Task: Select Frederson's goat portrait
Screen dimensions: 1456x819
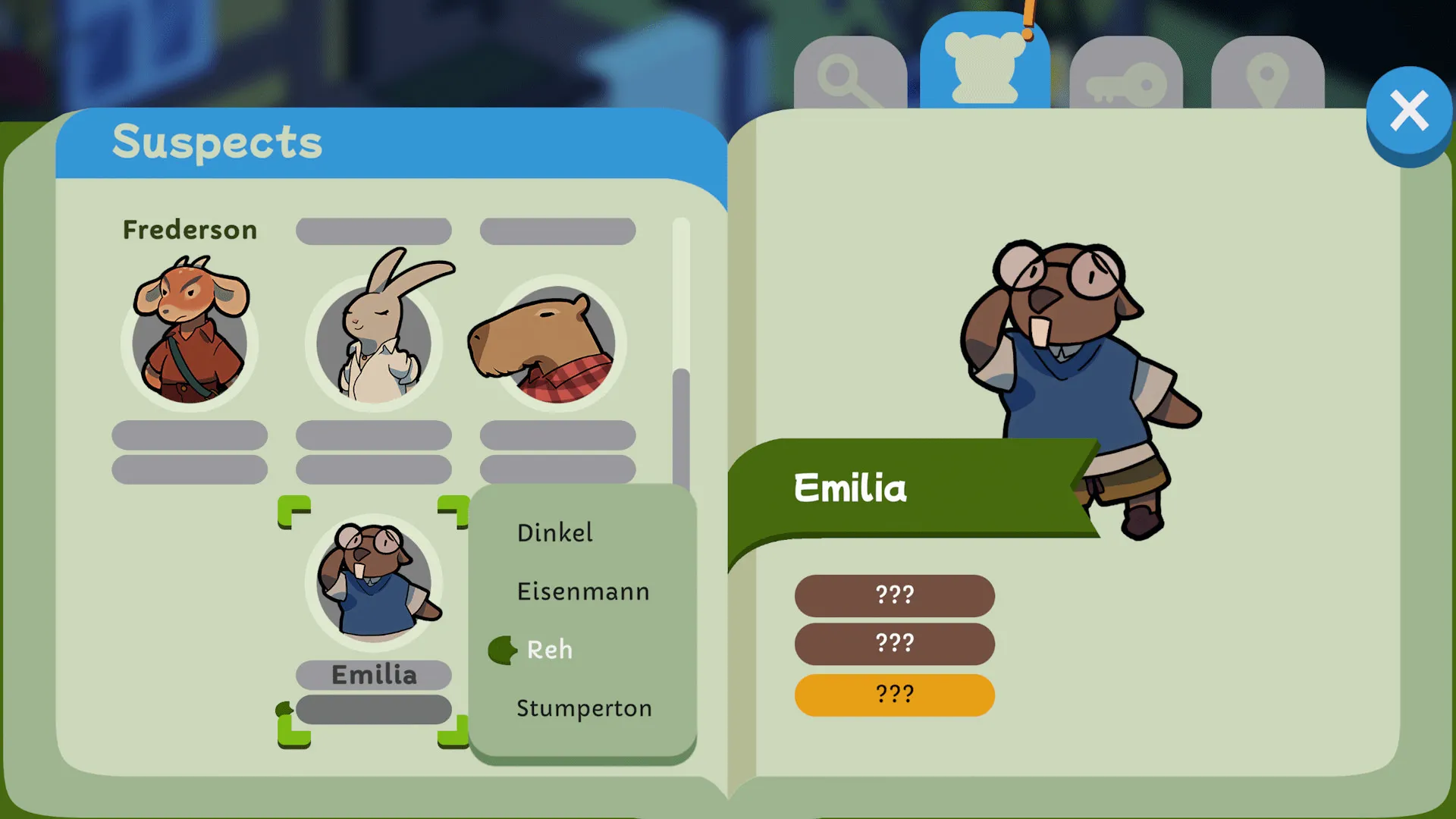Action: click(190, 341)
